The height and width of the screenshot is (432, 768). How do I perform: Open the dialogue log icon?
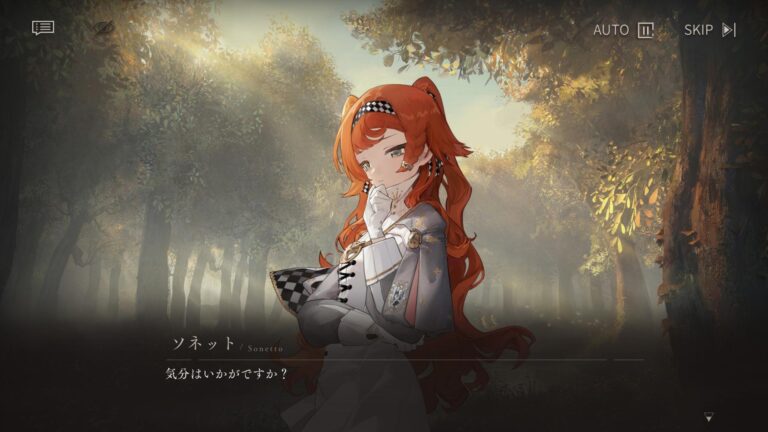pos(43,28)
